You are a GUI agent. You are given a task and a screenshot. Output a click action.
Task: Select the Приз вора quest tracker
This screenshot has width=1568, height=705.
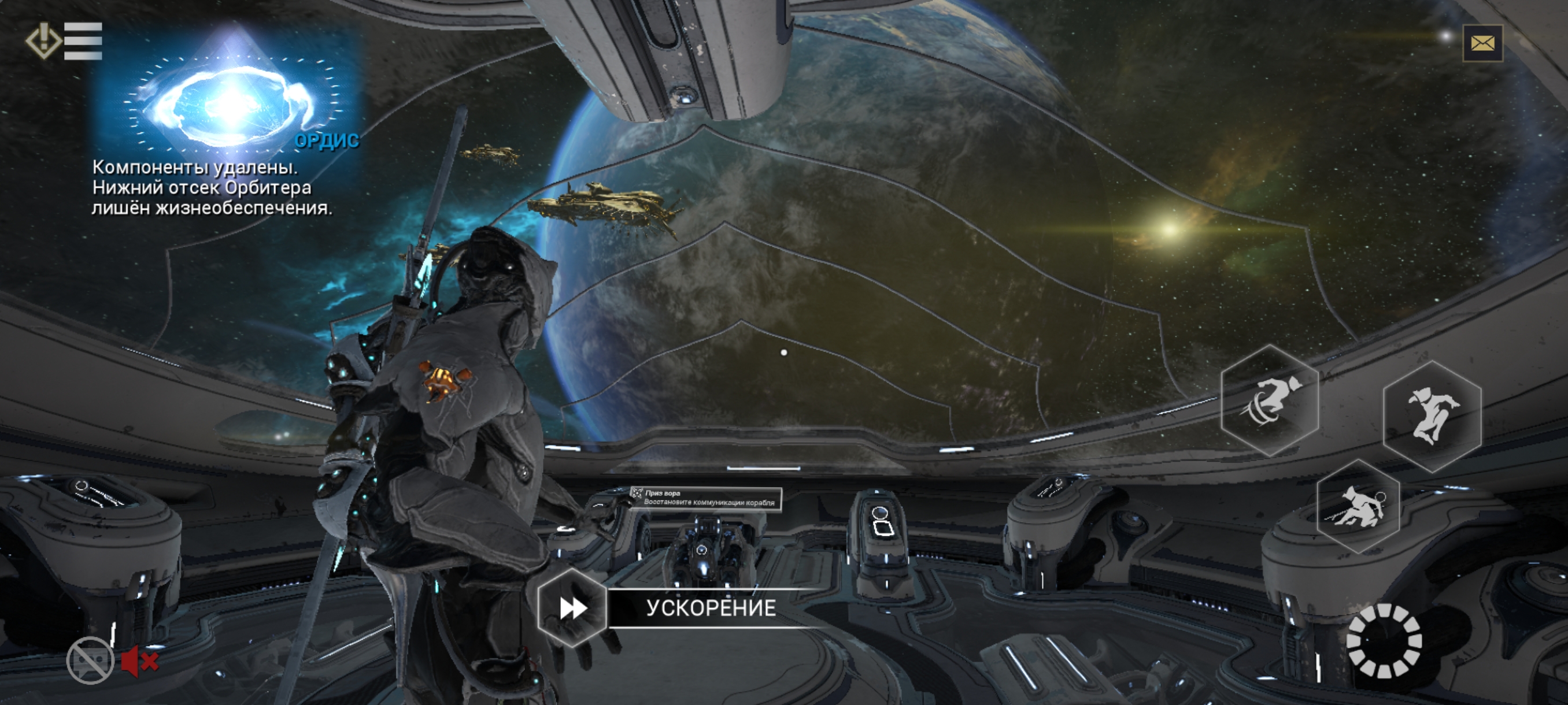706,498
